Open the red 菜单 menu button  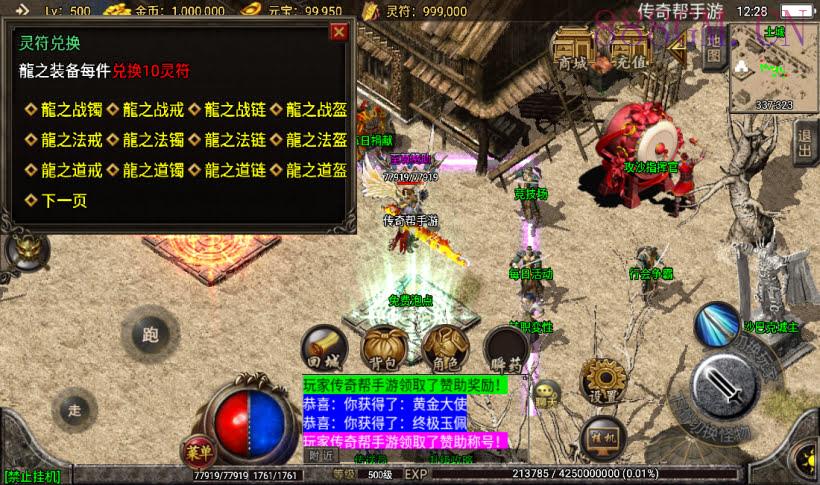coord(198,449)
